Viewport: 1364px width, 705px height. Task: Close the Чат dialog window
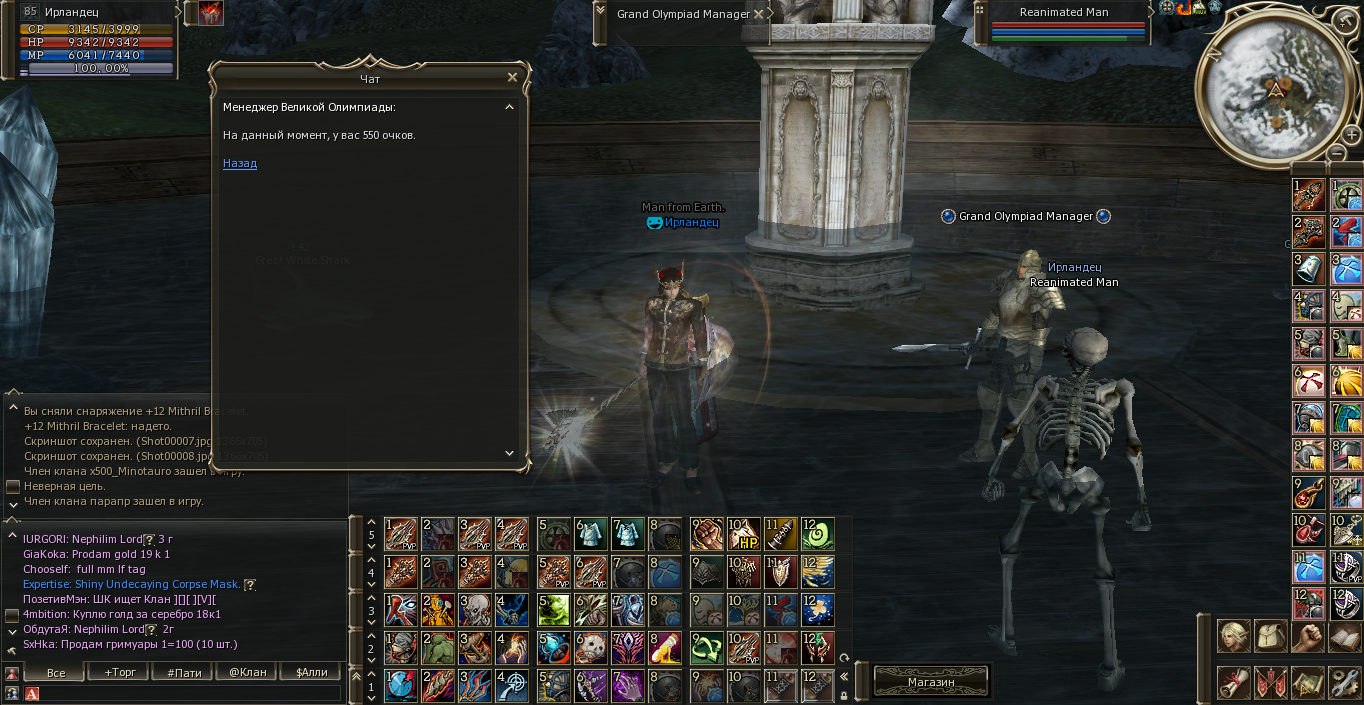tap(512, 77)
